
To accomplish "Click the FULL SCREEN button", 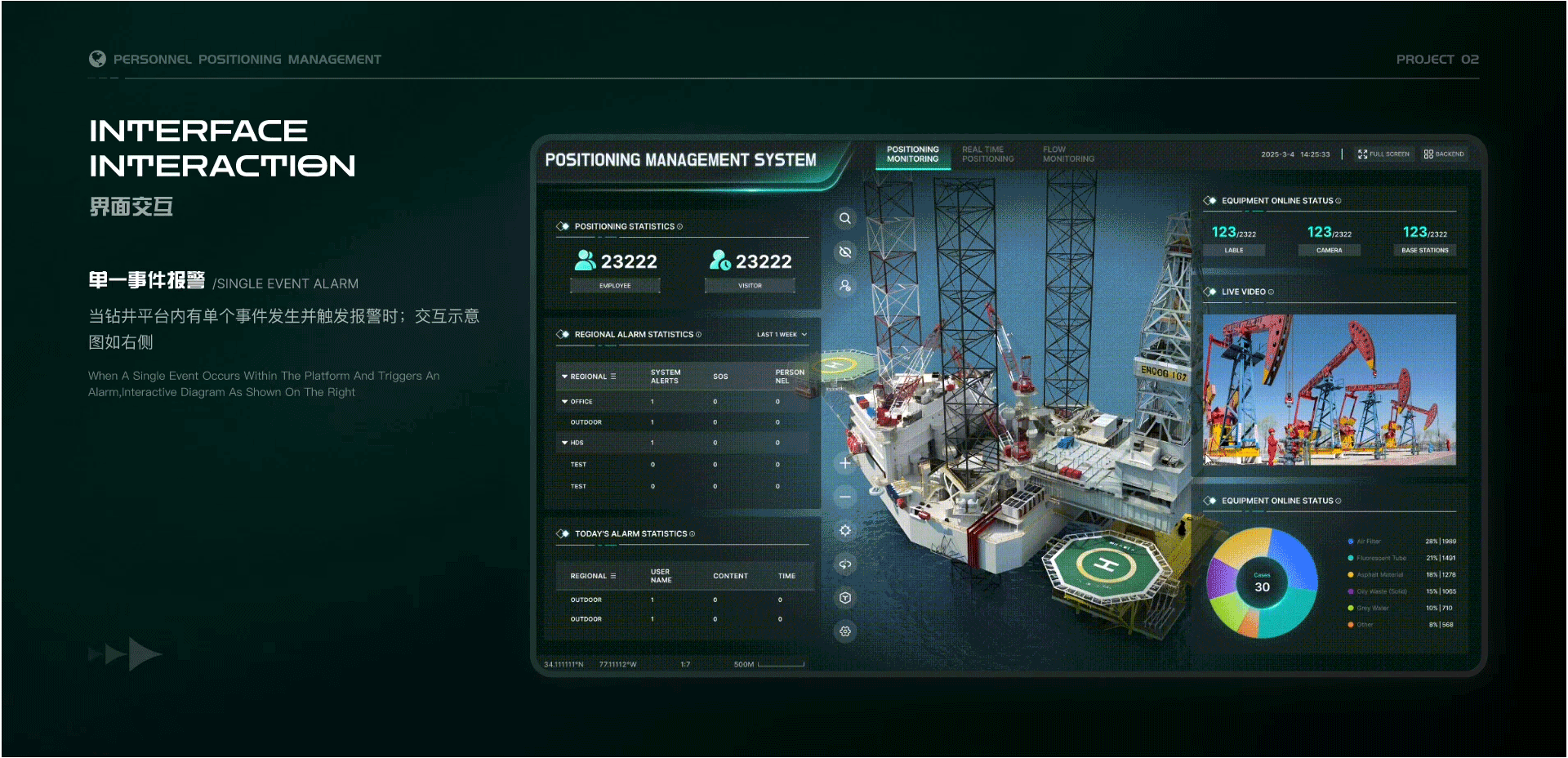I will (x=1383, y=154).
